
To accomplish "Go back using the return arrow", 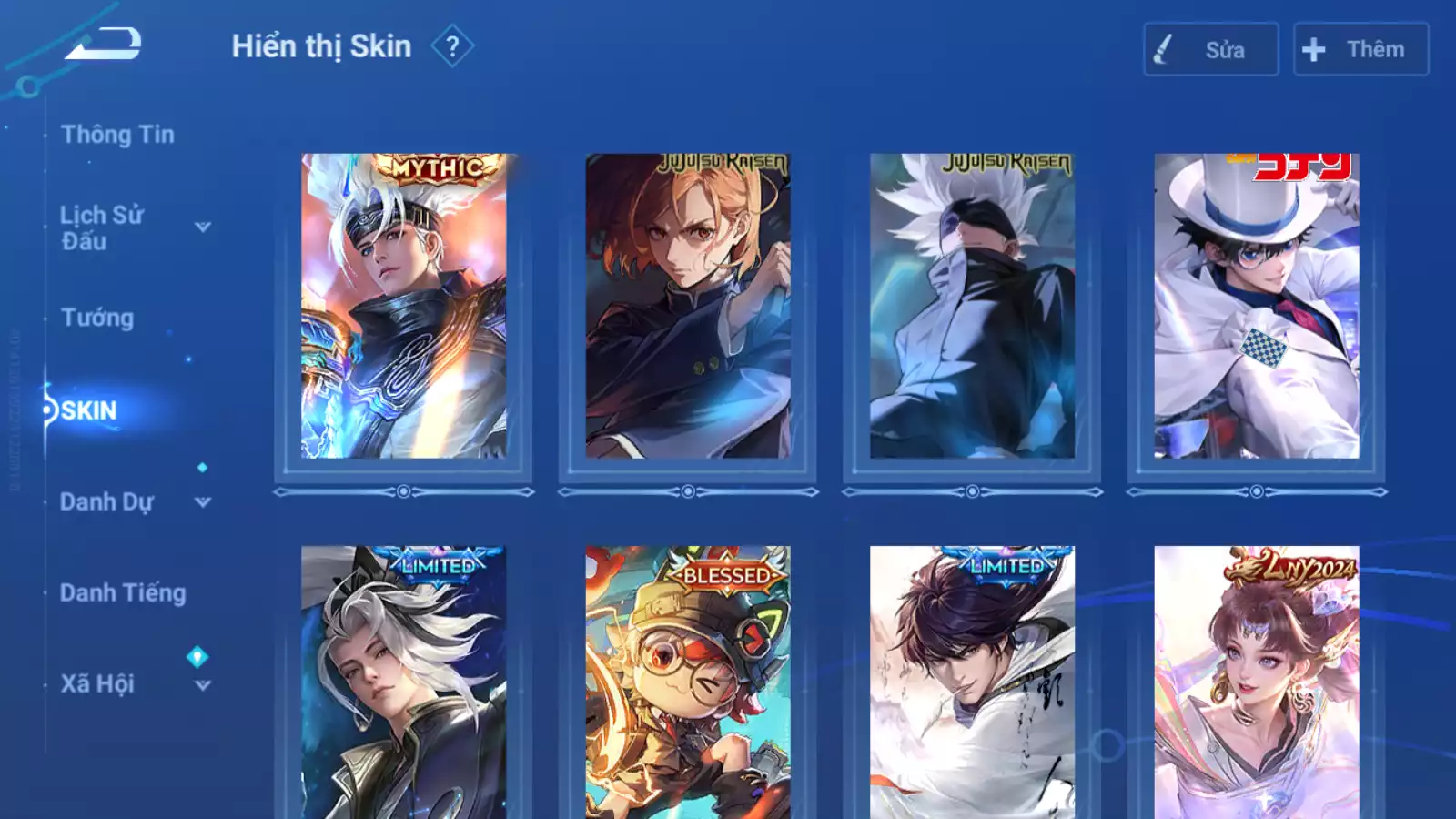I will click(x=103, y=44).
